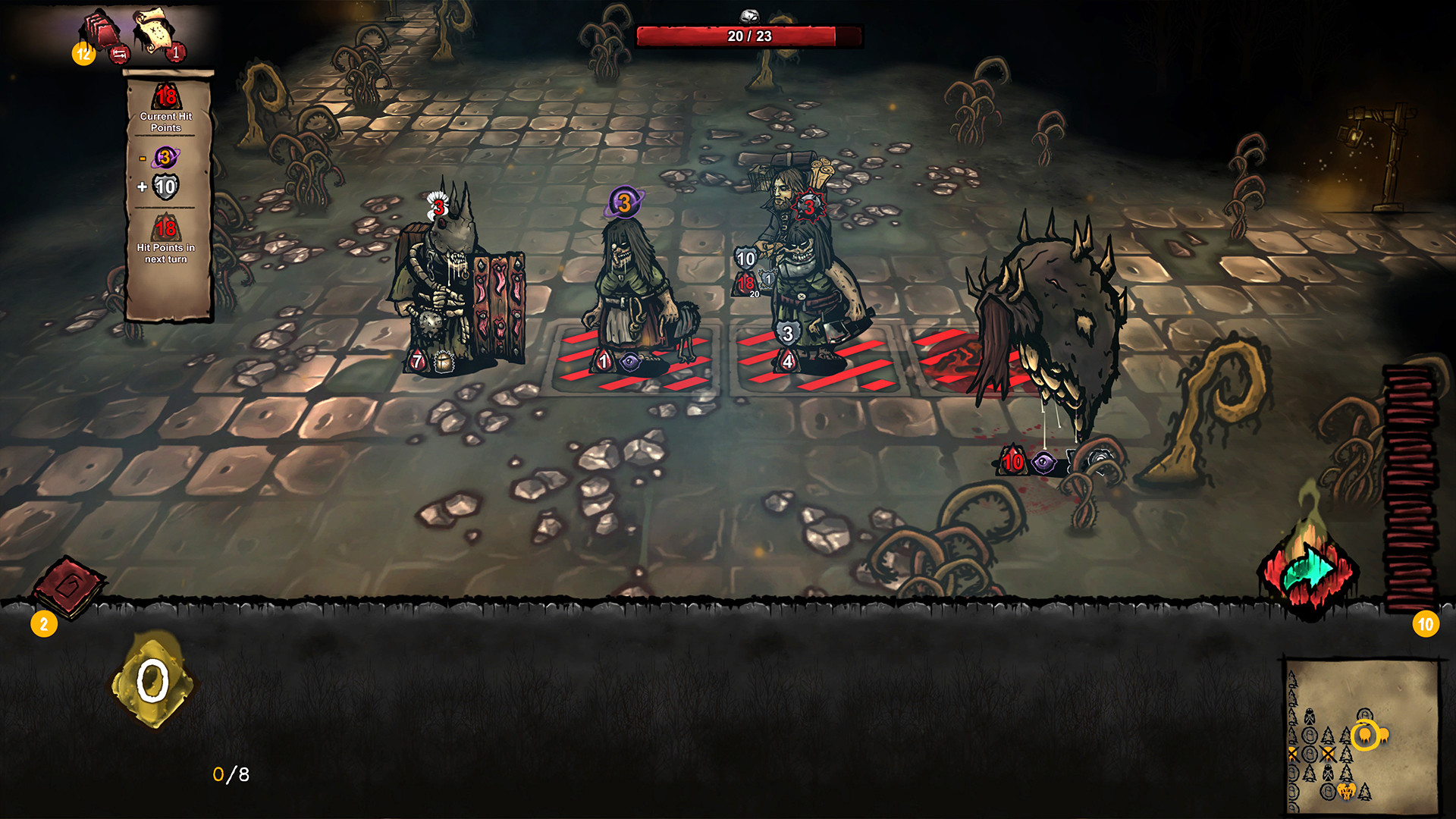
Task: Select the card-swap arrows icon on the draw pile
Action: [120, 55]
